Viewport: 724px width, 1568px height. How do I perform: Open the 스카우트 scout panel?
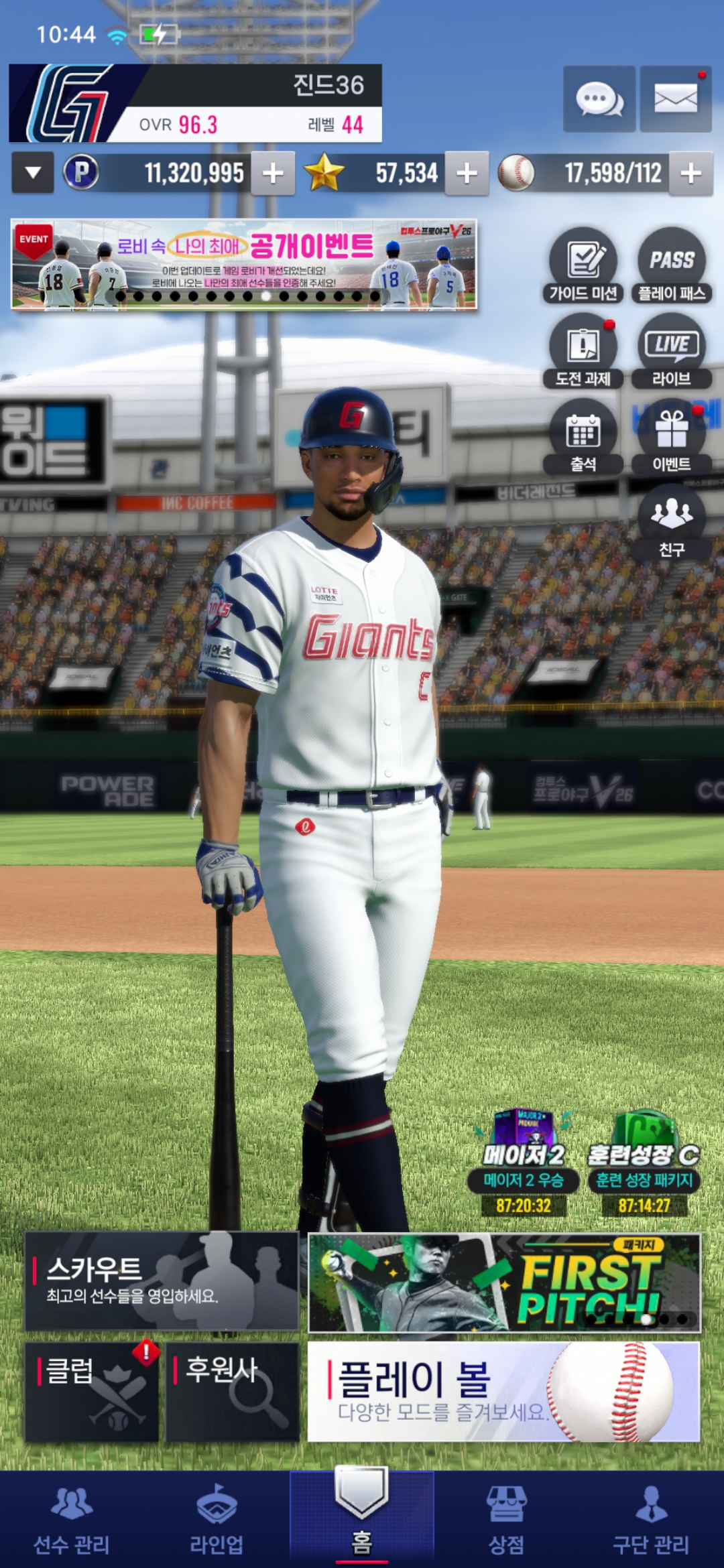point(162,1281)
